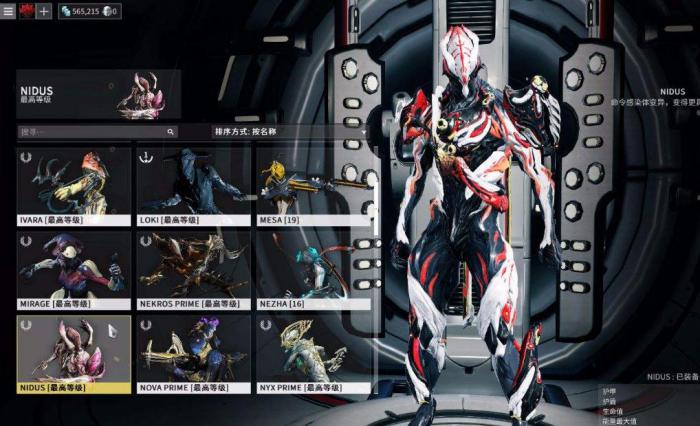Click the currently equipped Nidus header panel

98,94
